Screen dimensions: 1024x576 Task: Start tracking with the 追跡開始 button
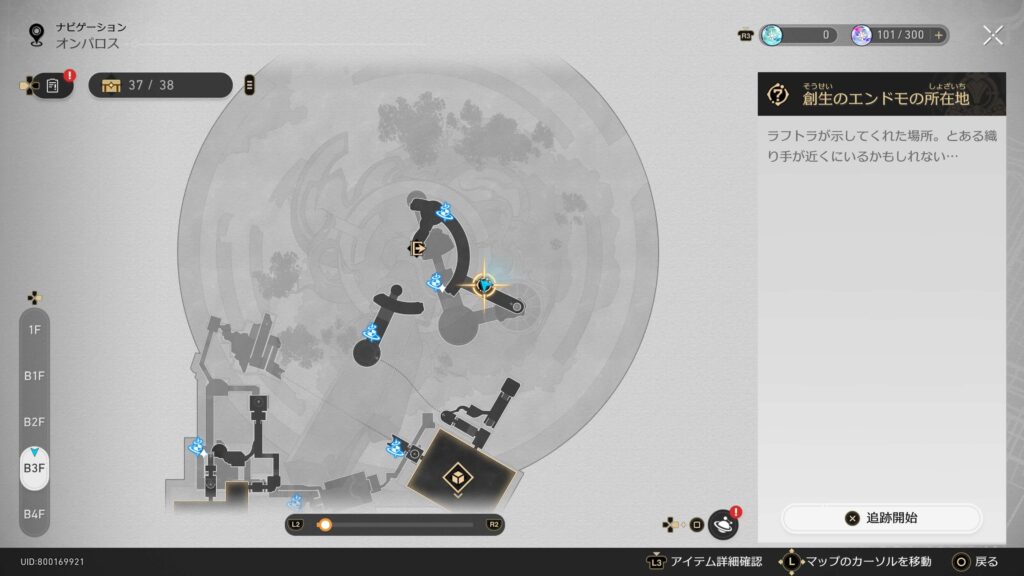click(x=881, y=518)
